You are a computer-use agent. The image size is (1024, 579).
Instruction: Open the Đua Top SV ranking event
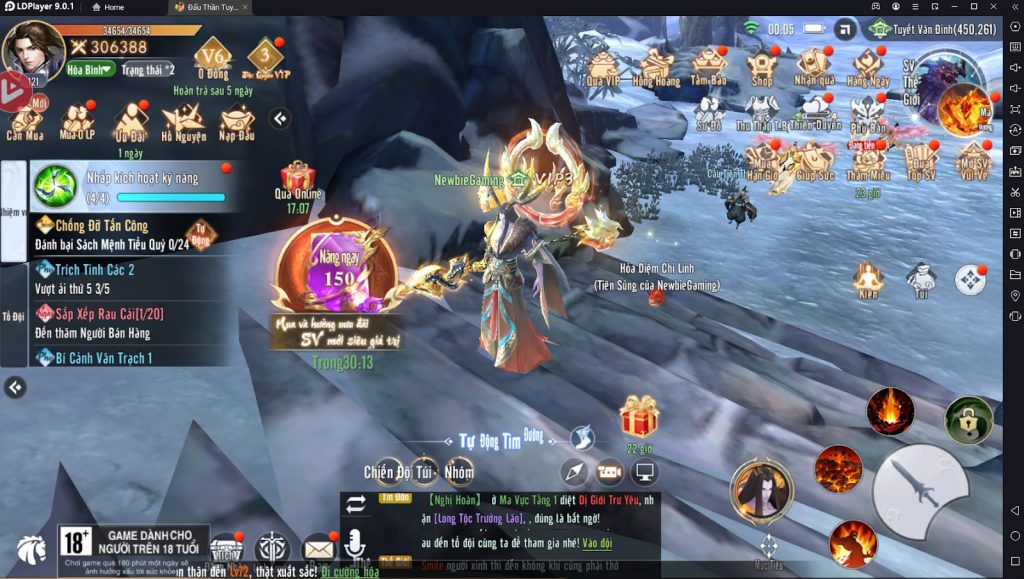tap(920, 162)
